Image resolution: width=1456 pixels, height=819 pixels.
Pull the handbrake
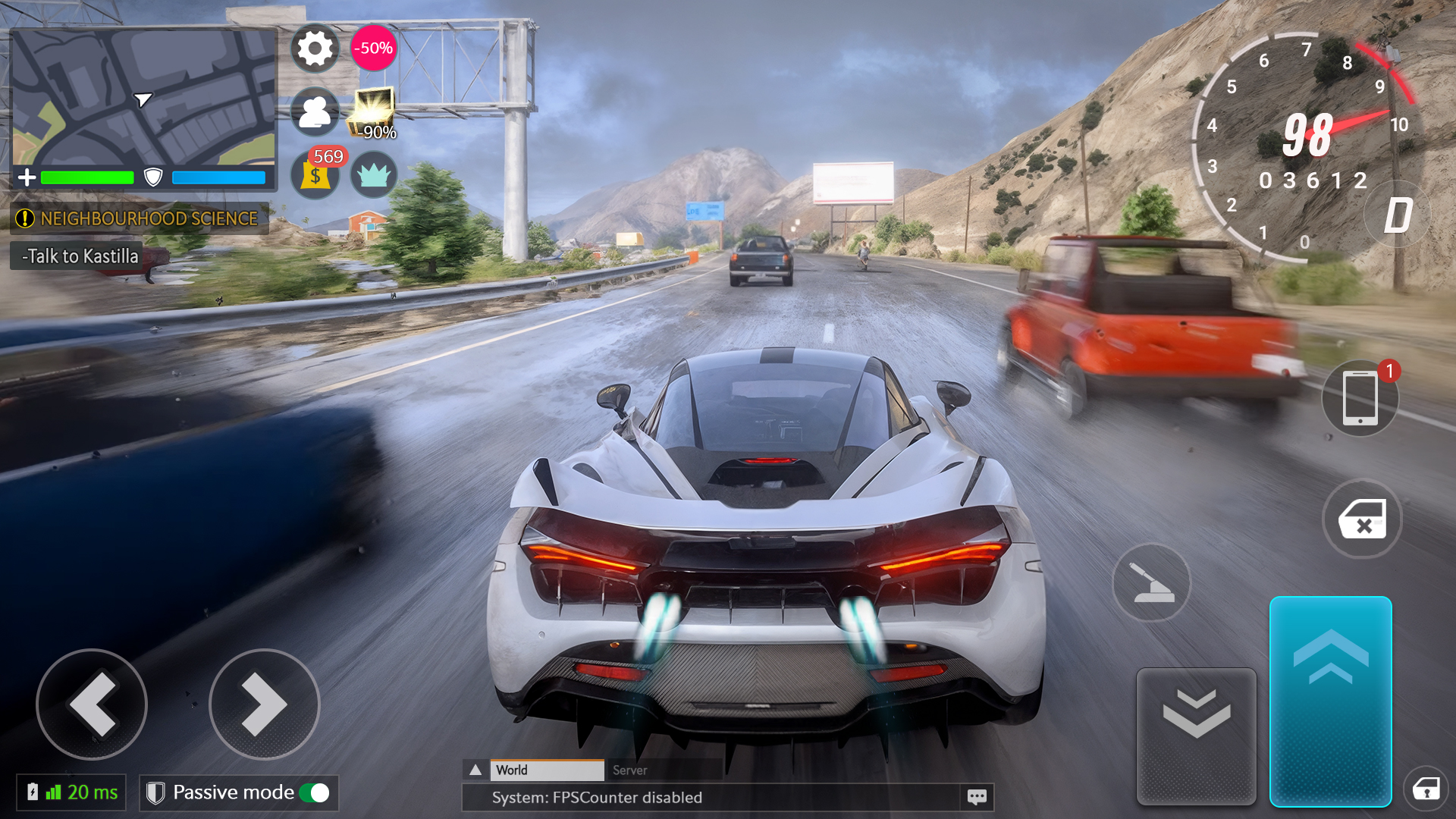point(1151,583)
